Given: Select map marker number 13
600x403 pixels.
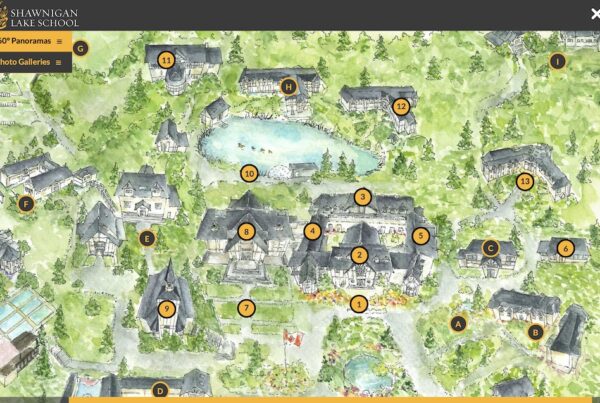Looking at the screenshot, I should coord(525,181).
